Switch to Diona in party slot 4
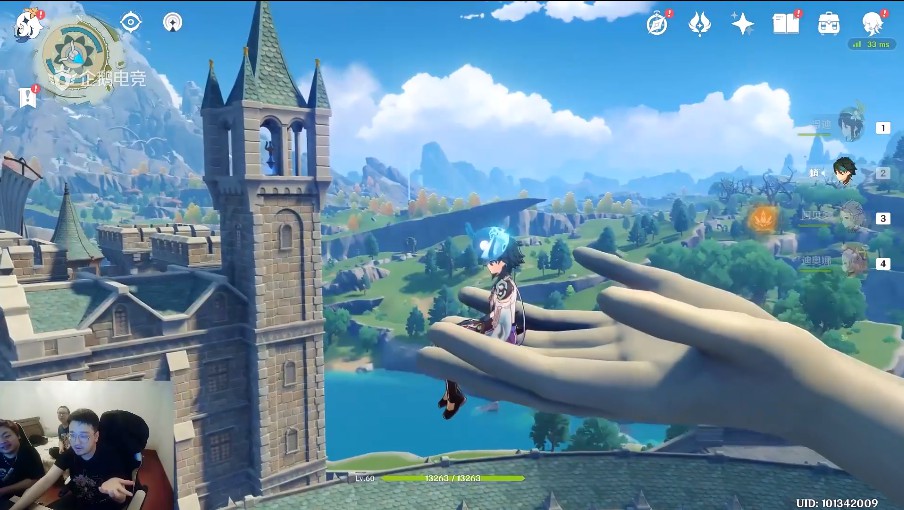 [x=852, y=262]
